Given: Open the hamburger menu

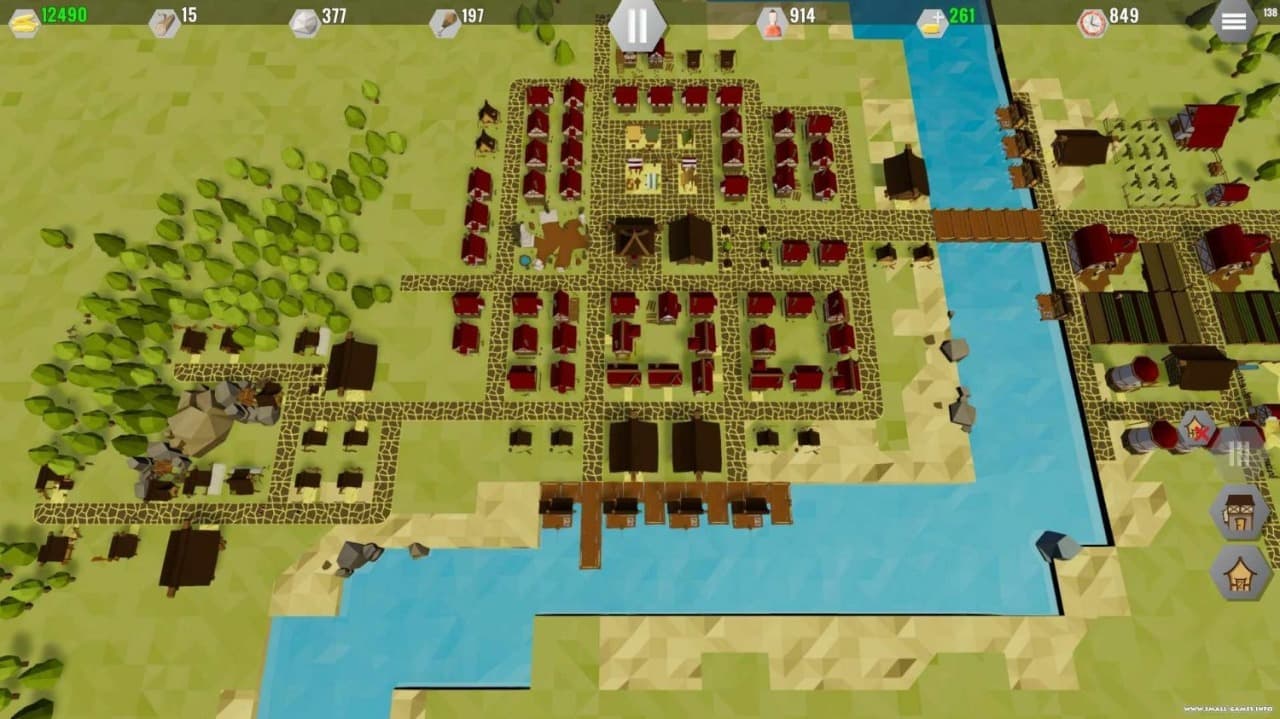Looking at the screenshot, I should tap(1233, 22).
